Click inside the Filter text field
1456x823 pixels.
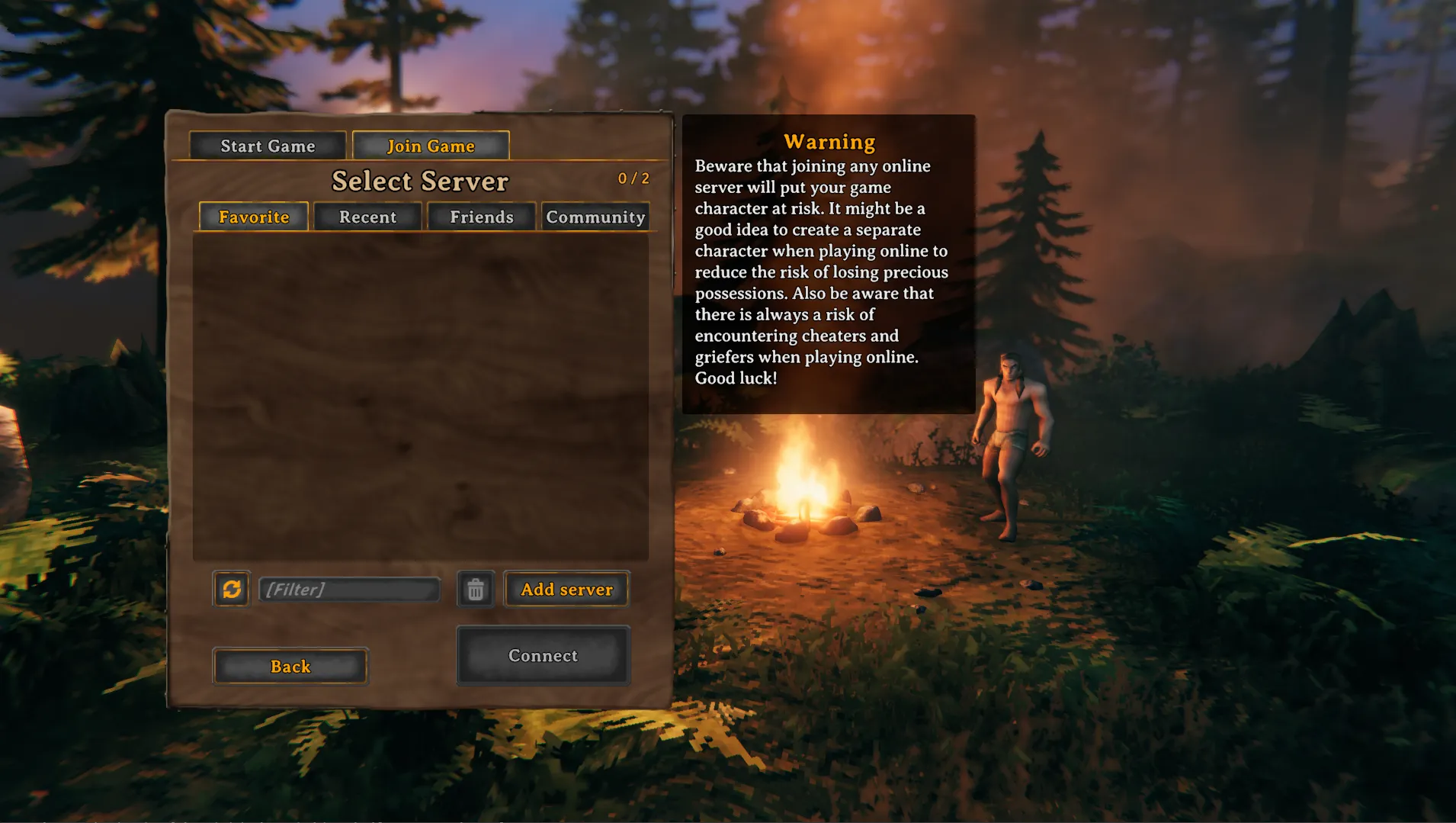(x=349, y=588)
